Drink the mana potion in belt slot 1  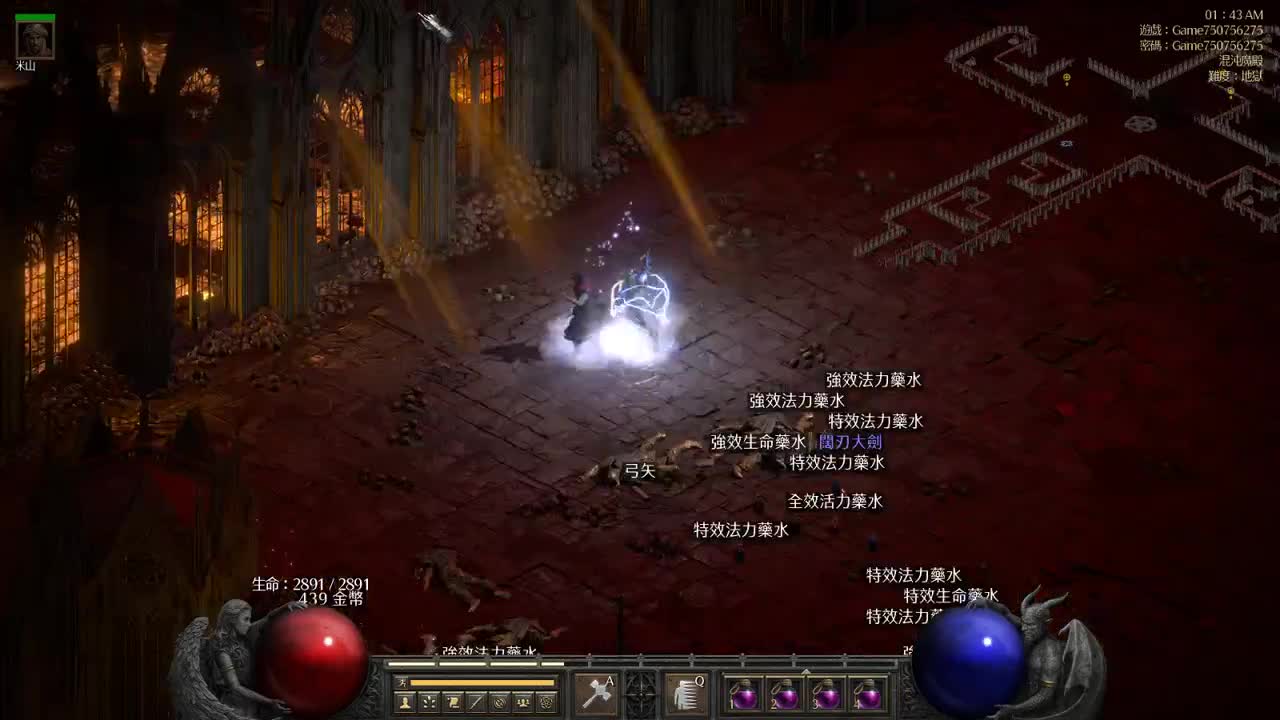[746, 695]
